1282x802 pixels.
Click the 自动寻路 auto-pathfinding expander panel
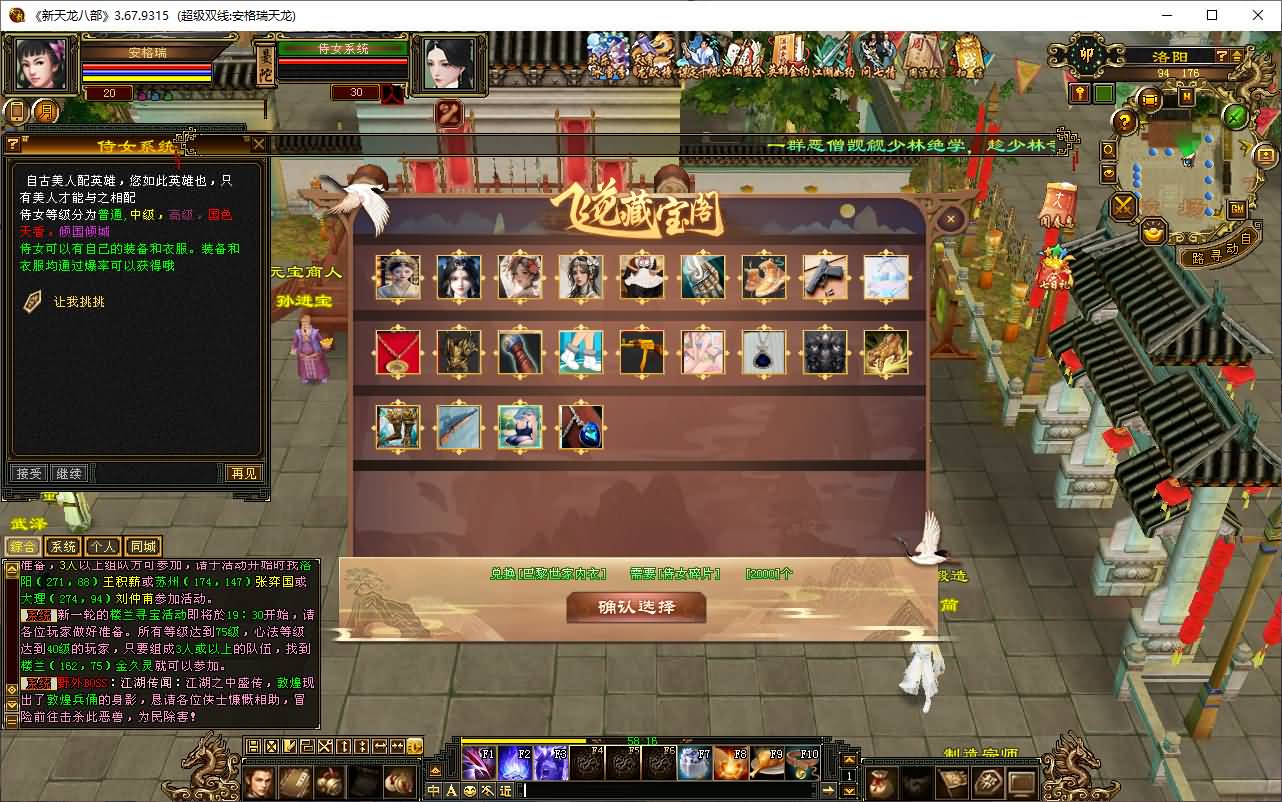1222,247
